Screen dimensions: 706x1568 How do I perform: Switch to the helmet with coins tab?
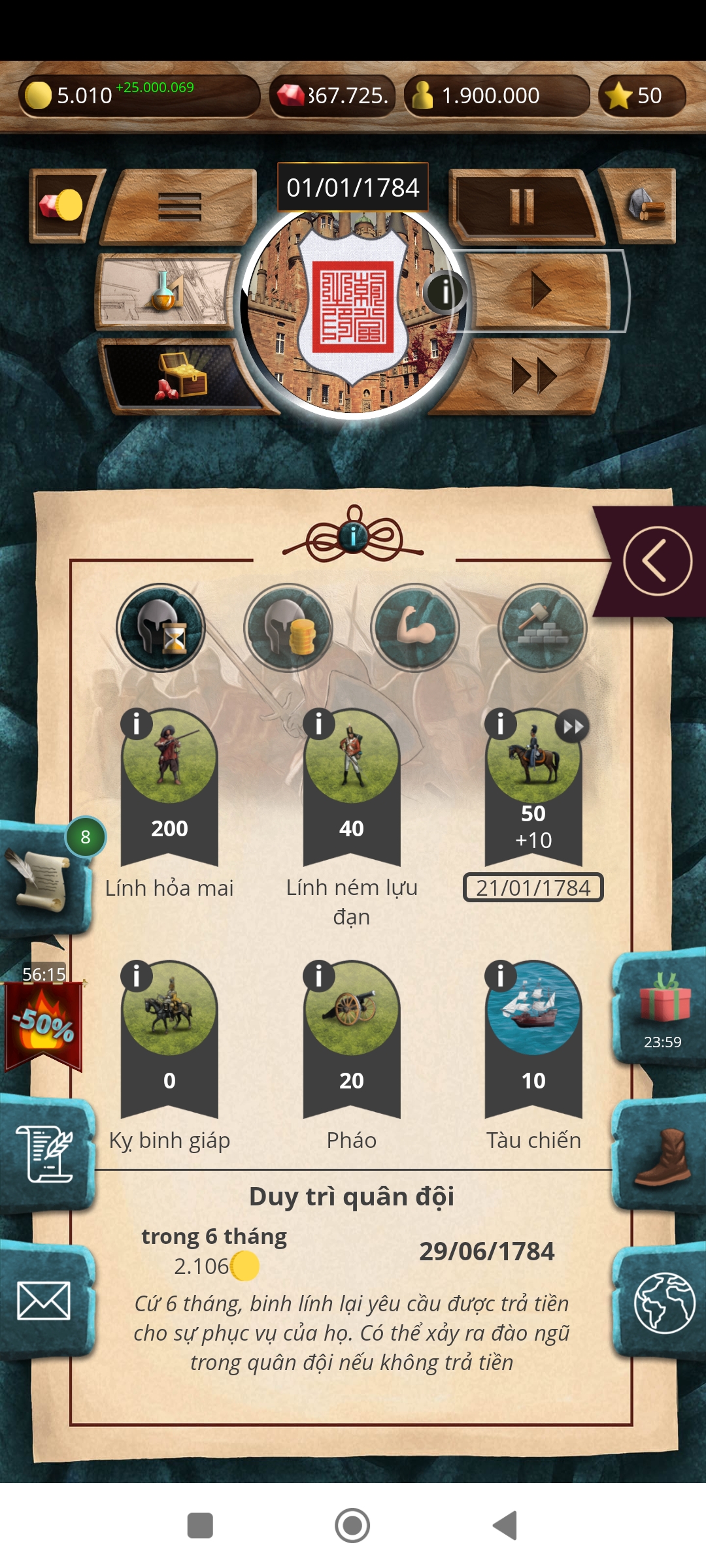pos(288,628)
